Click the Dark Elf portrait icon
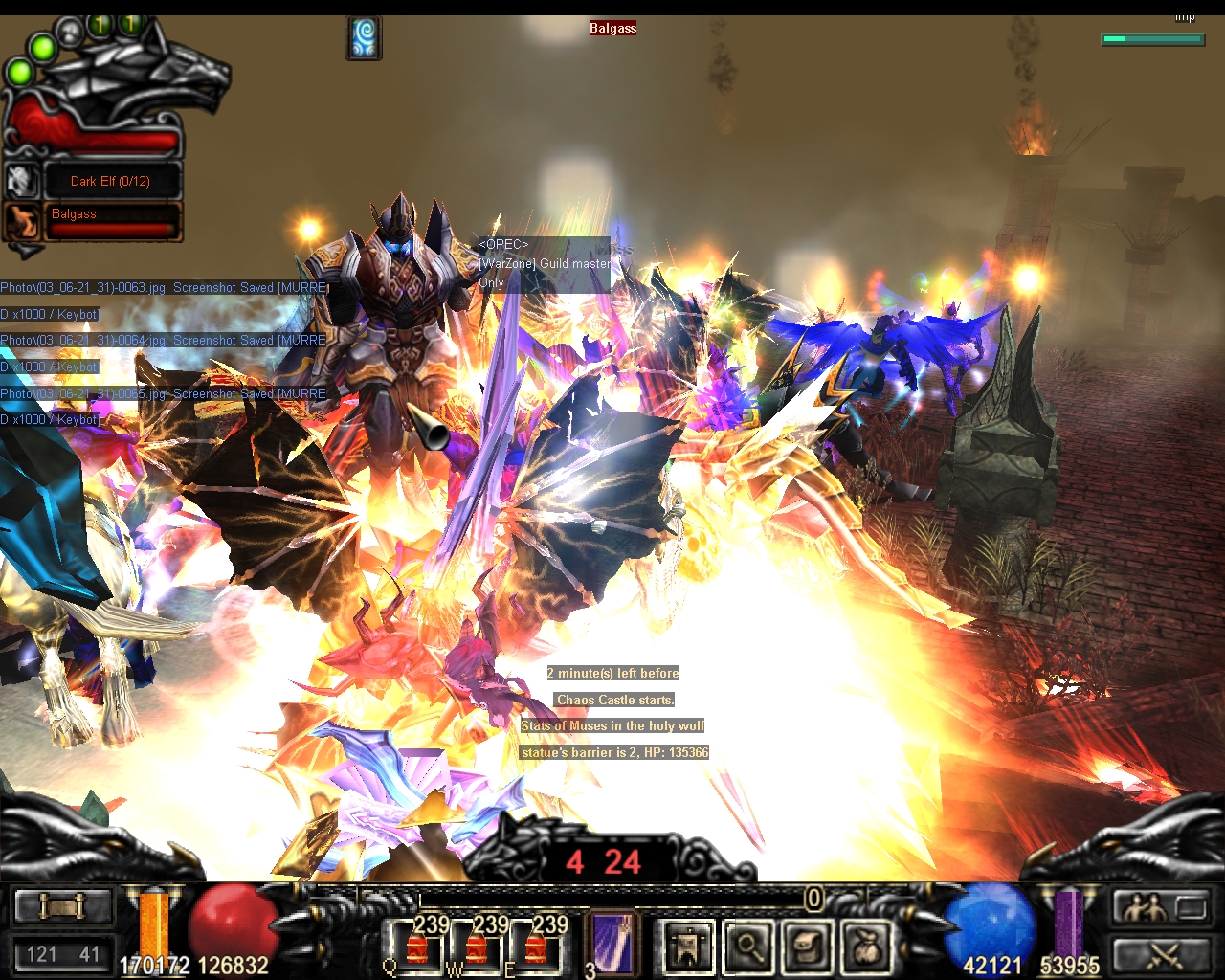This screenshot has height=980, width=1225. click(x=22, y=180)
